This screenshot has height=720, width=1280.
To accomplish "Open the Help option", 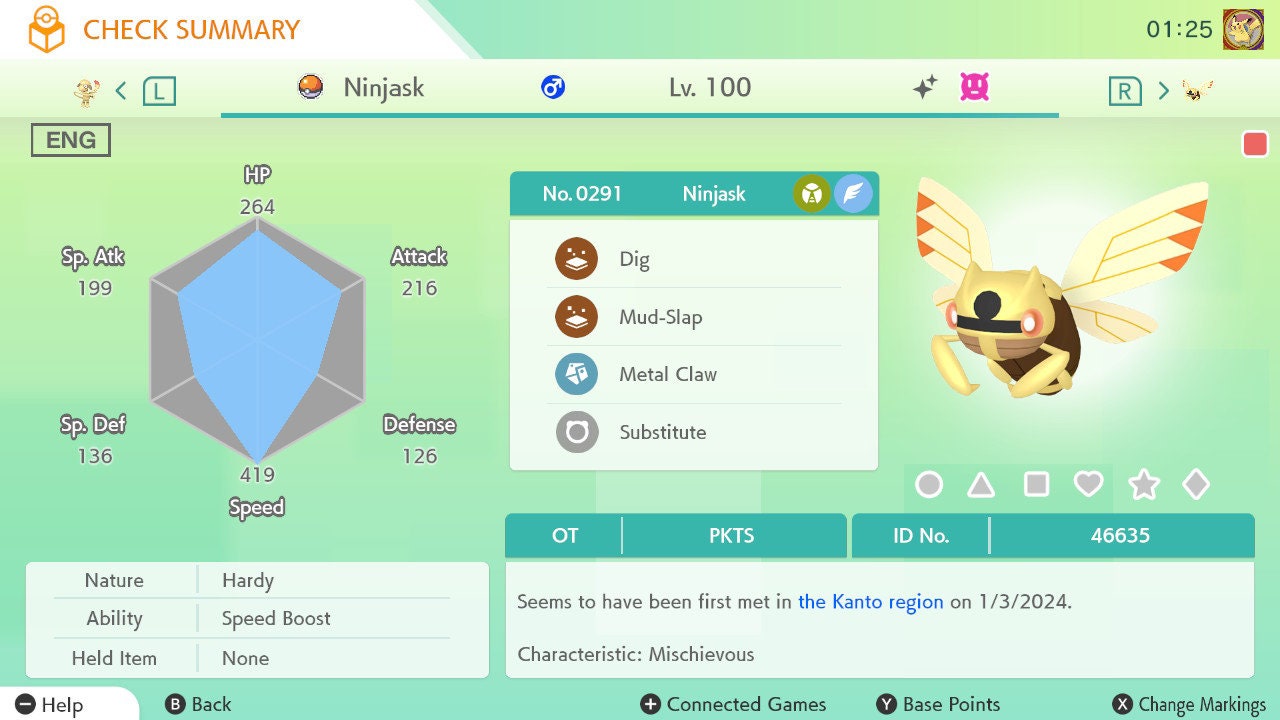I will [50, 705].
